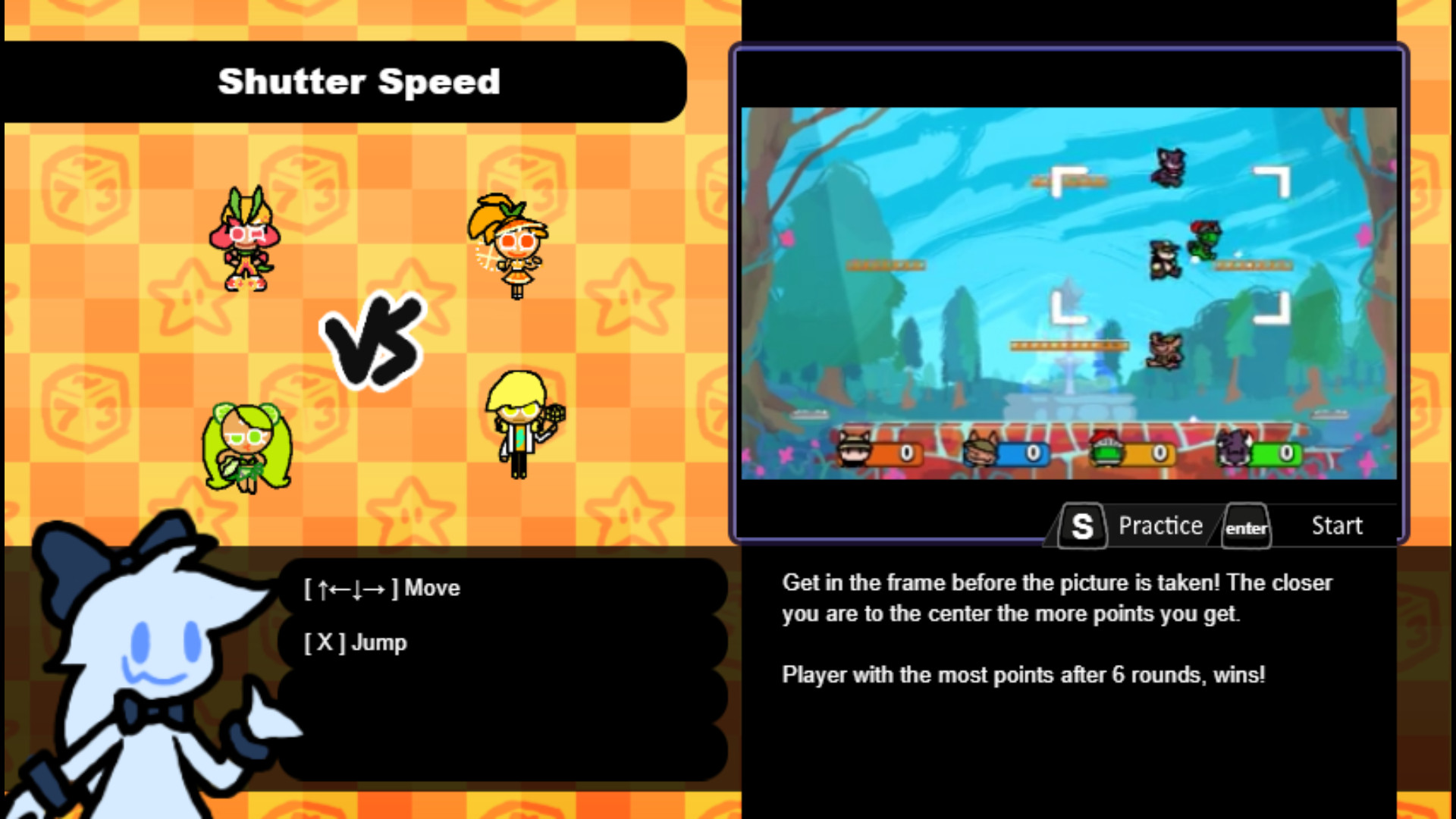Screen dimensions: 1456x819
Task: Select the pink-haired cookie portrait
Action: coord(244,239)
